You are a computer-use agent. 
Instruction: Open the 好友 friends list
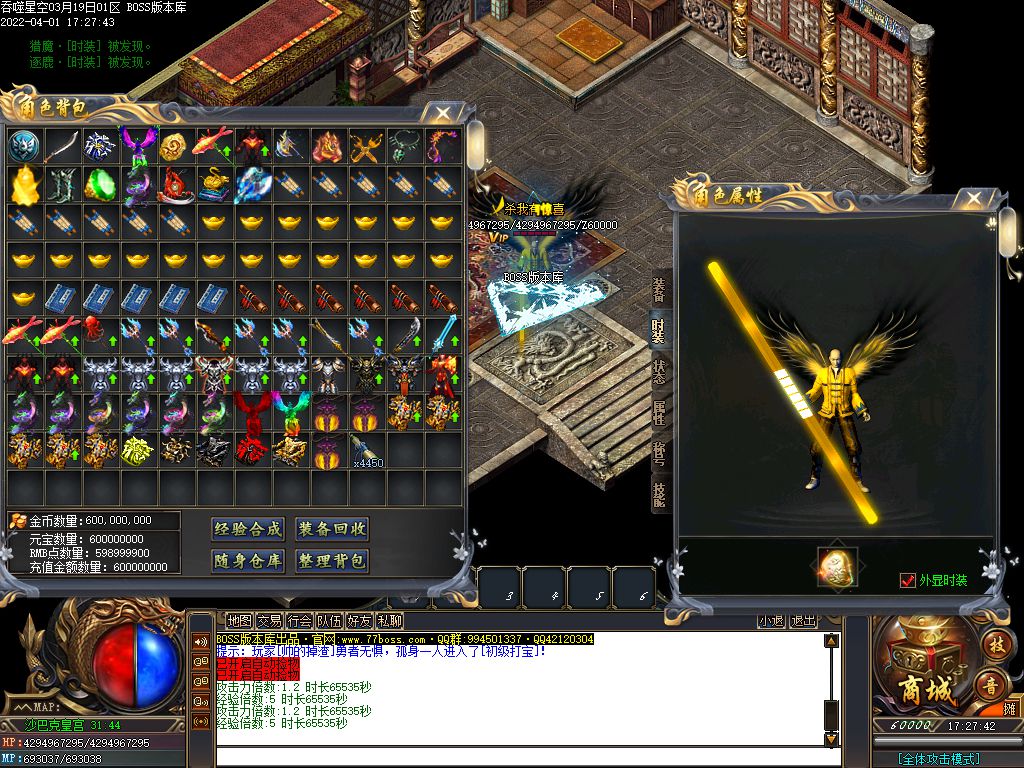click(x=359, y=621)
